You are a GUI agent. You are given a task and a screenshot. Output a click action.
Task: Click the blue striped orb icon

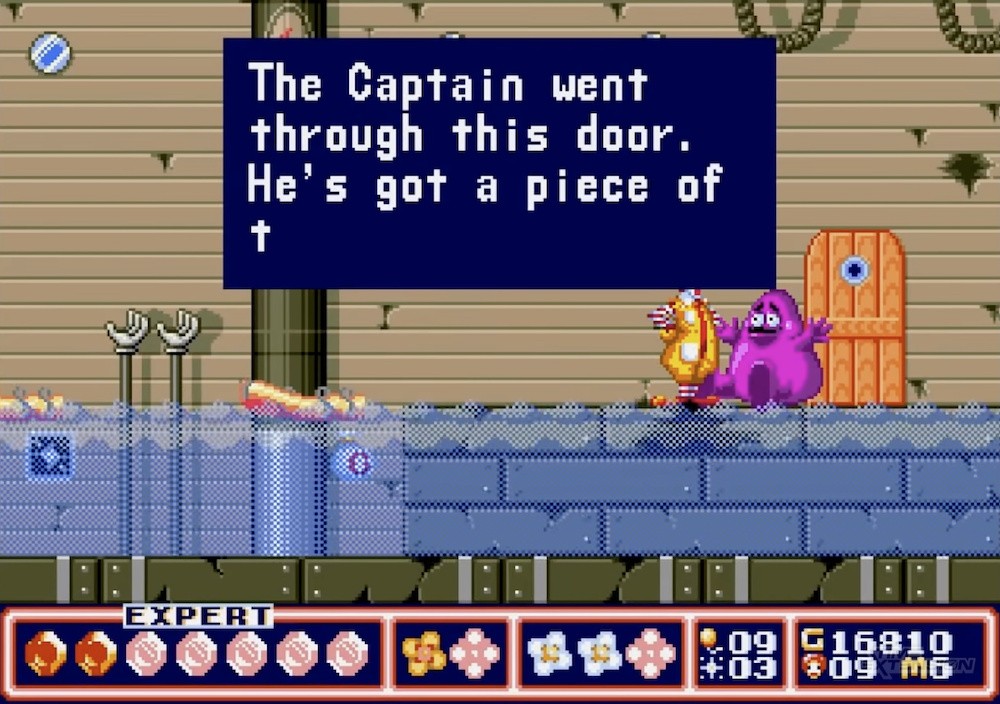click(x=51, y=53)
